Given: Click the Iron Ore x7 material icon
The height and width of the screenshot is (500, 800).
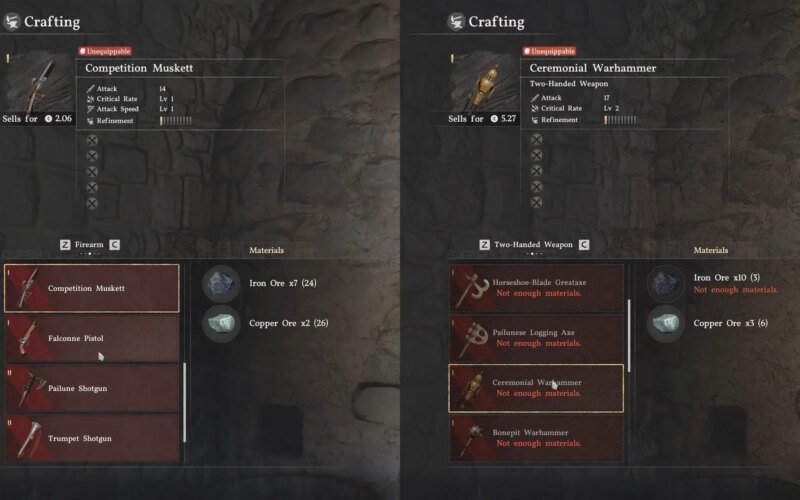Looking at the screenshot, I should [221, 284].
